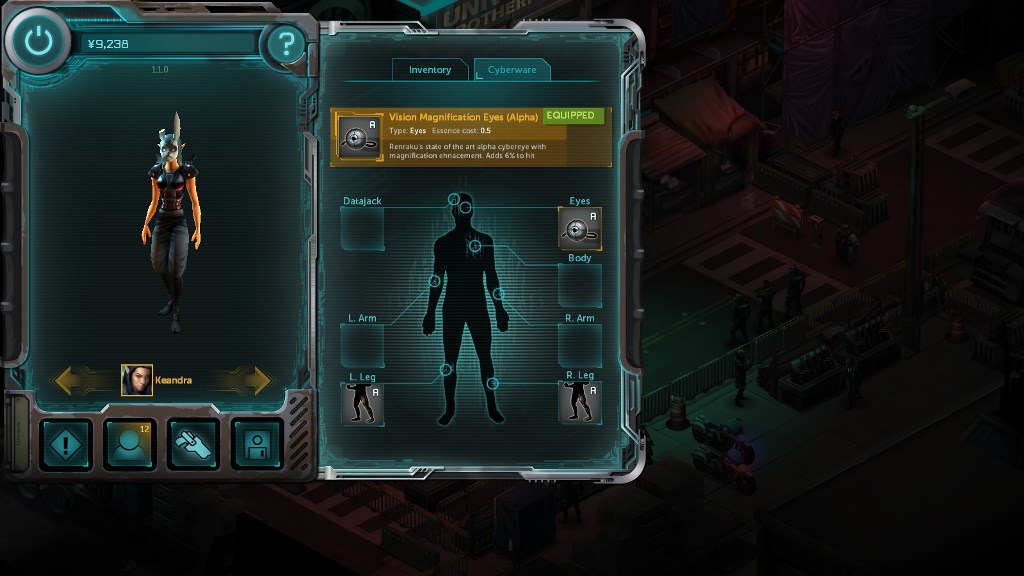This screenshot has width=1024, height=576.
Task: Select the empty Body slot
Action: [x=580, y=286]
